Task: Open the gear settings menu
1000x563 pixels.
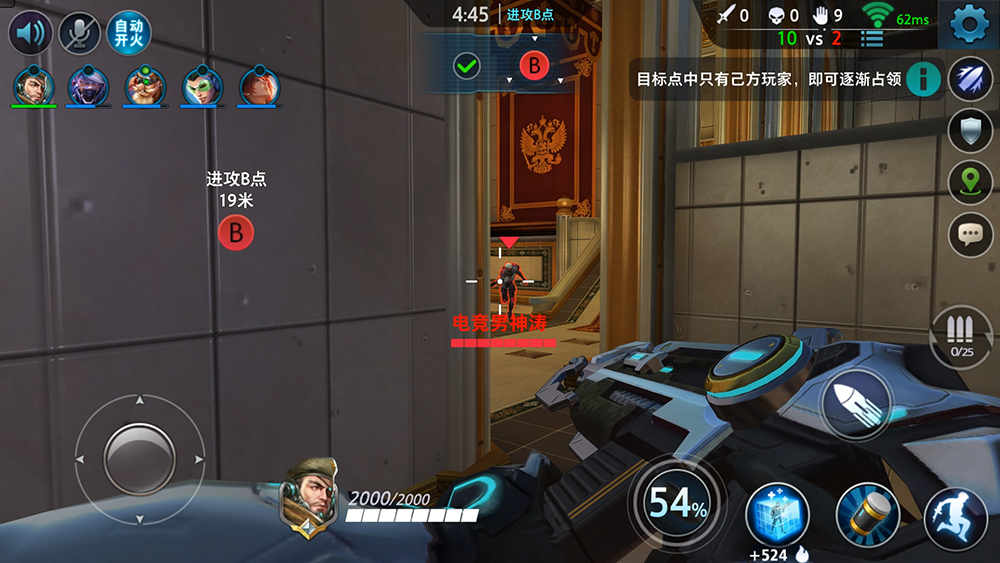Action: (x=969, y=23)
